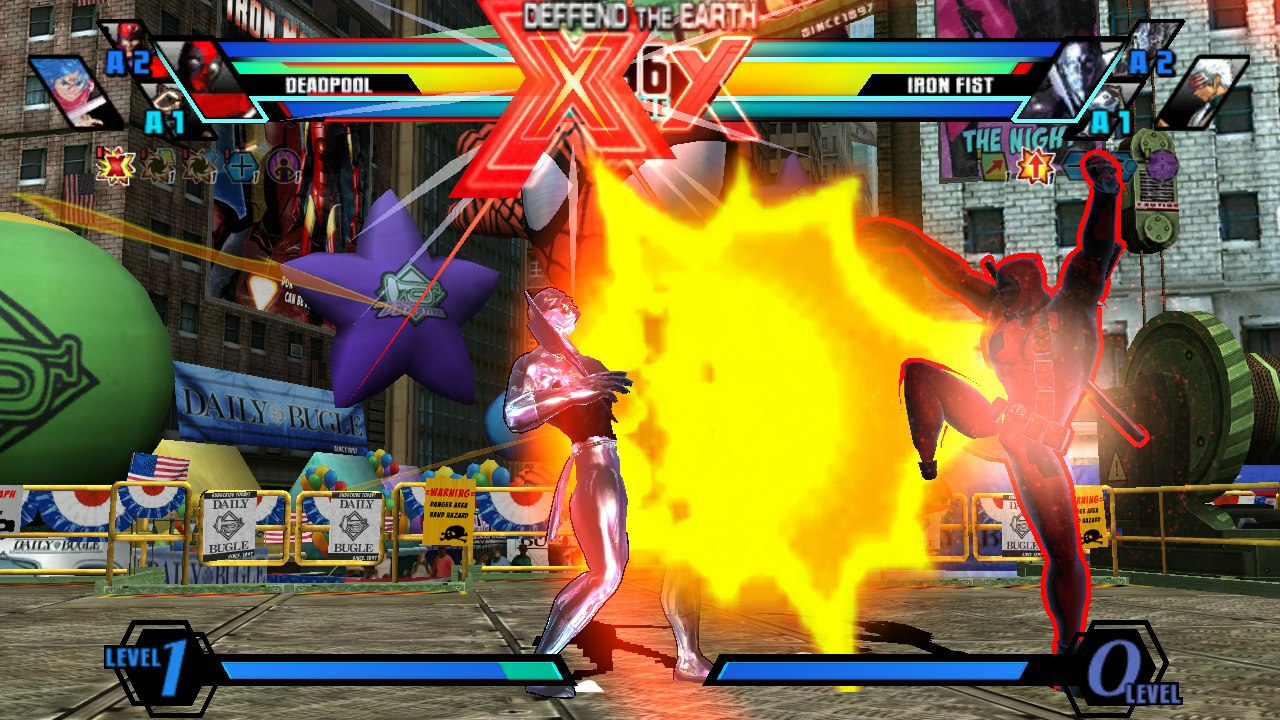Click the blue hexagon plus-sign icon
Screen dimensions: 1280x720
pos(241,164)
